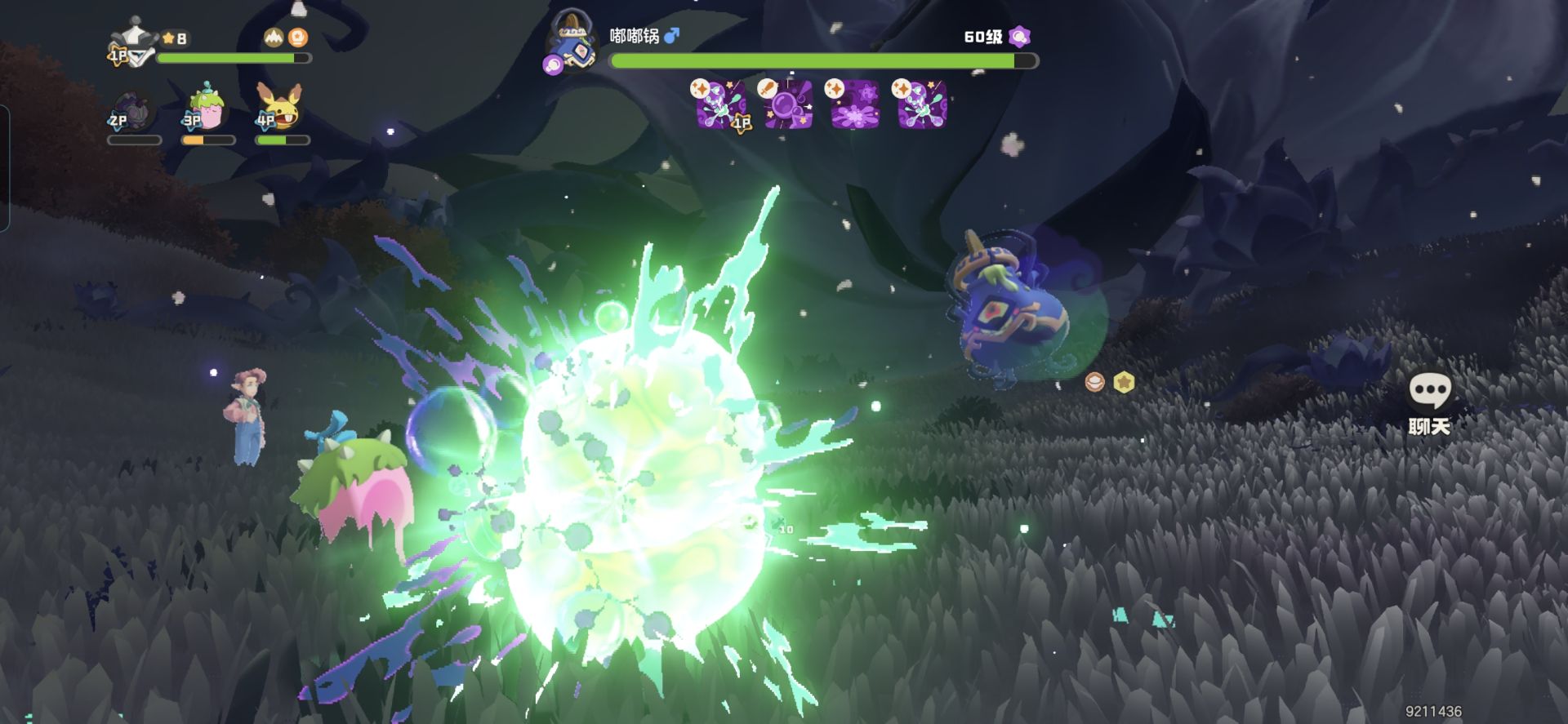
Task: Click the mountain status icon
Action: tap(274, 38)
